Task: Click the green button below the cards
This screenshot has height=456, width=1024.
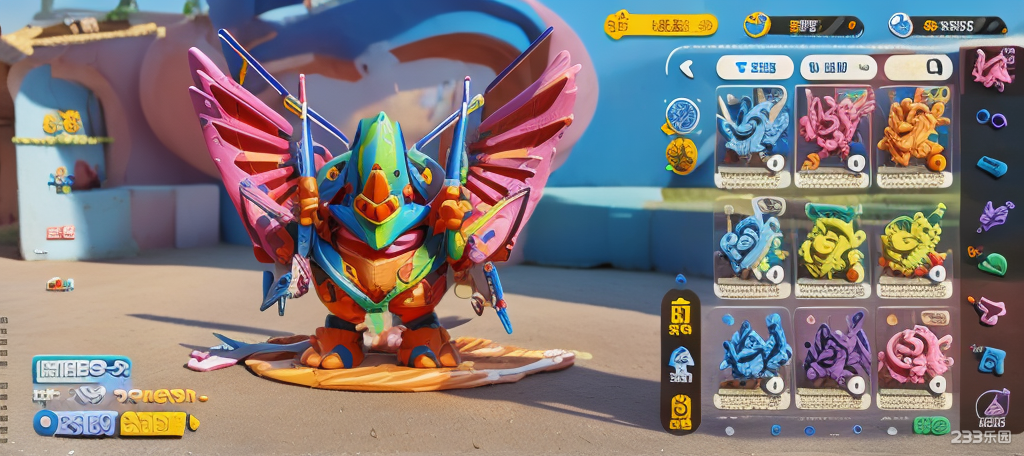Action: (931, 426)
